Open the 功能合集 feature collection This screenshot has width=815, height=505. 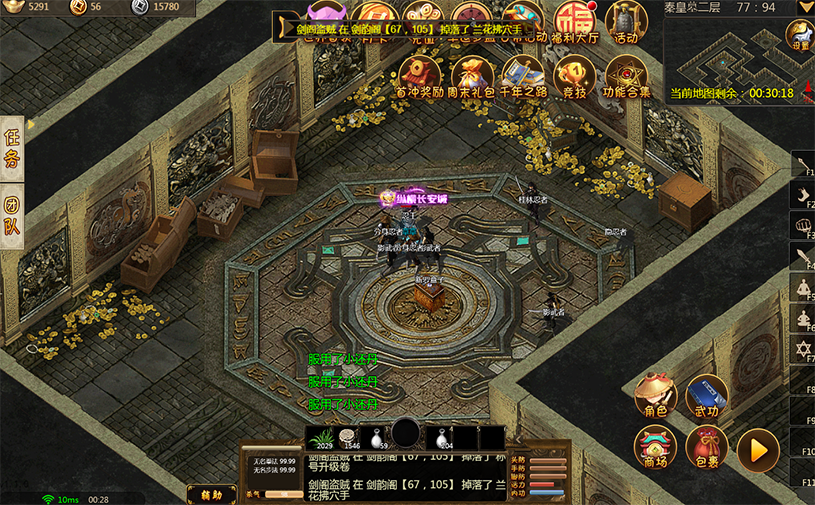pyautogui.click(x=627, y=75)
